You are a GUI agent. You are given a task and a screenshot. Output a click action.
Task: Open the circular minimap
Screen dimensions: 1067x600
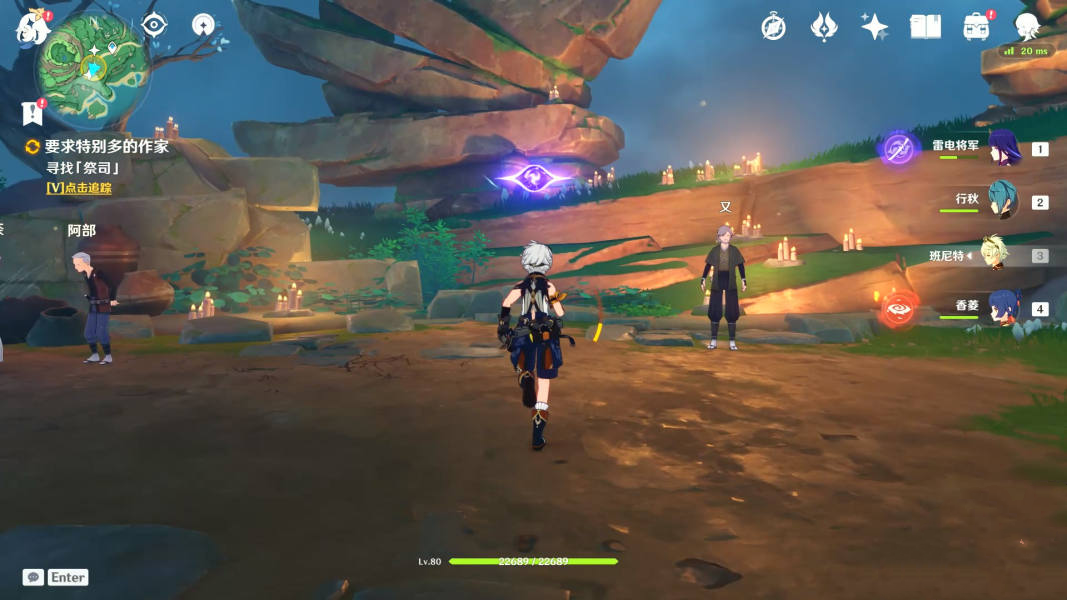tap(93, 66)
